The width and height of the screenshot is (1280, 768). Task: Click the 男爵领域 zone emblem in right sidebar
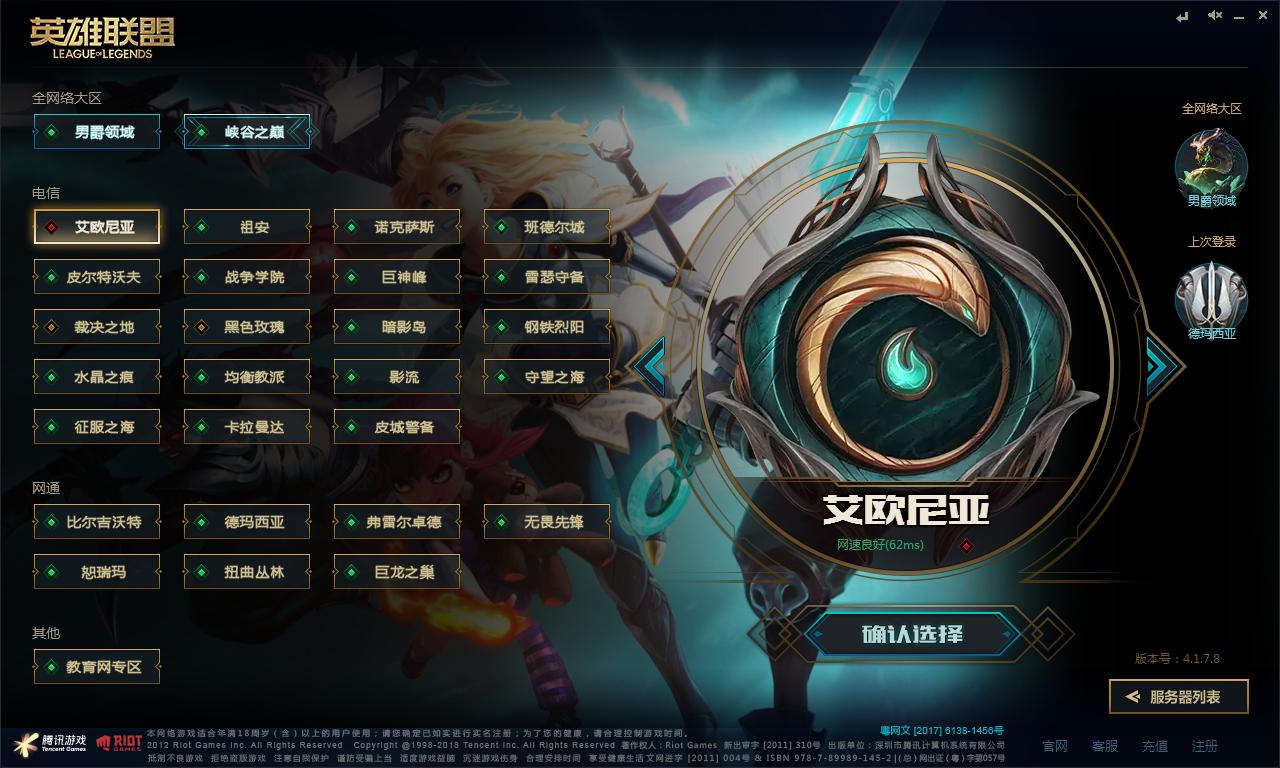pos(1211,170)
